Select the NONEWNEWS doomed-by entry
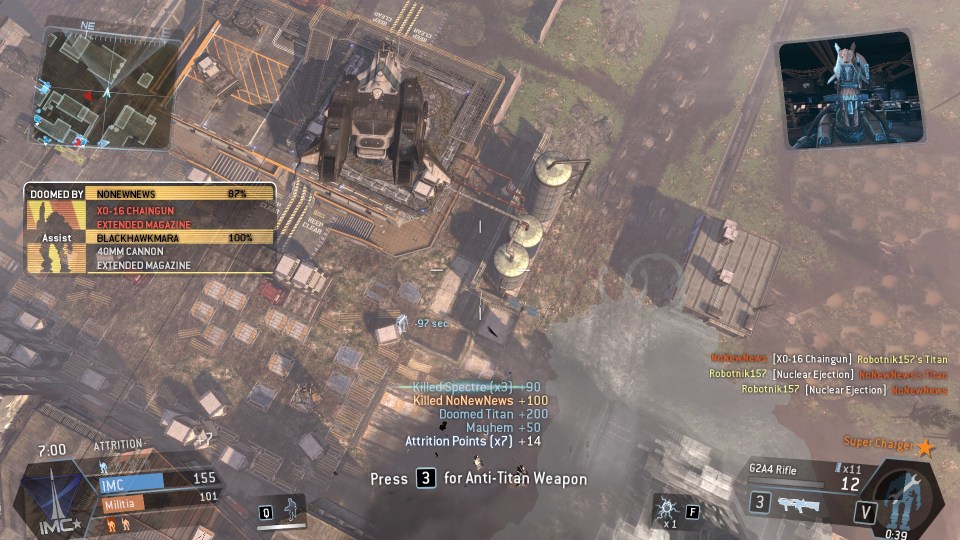960x540 pixels. pyautogui.click(x=180, y=192)
